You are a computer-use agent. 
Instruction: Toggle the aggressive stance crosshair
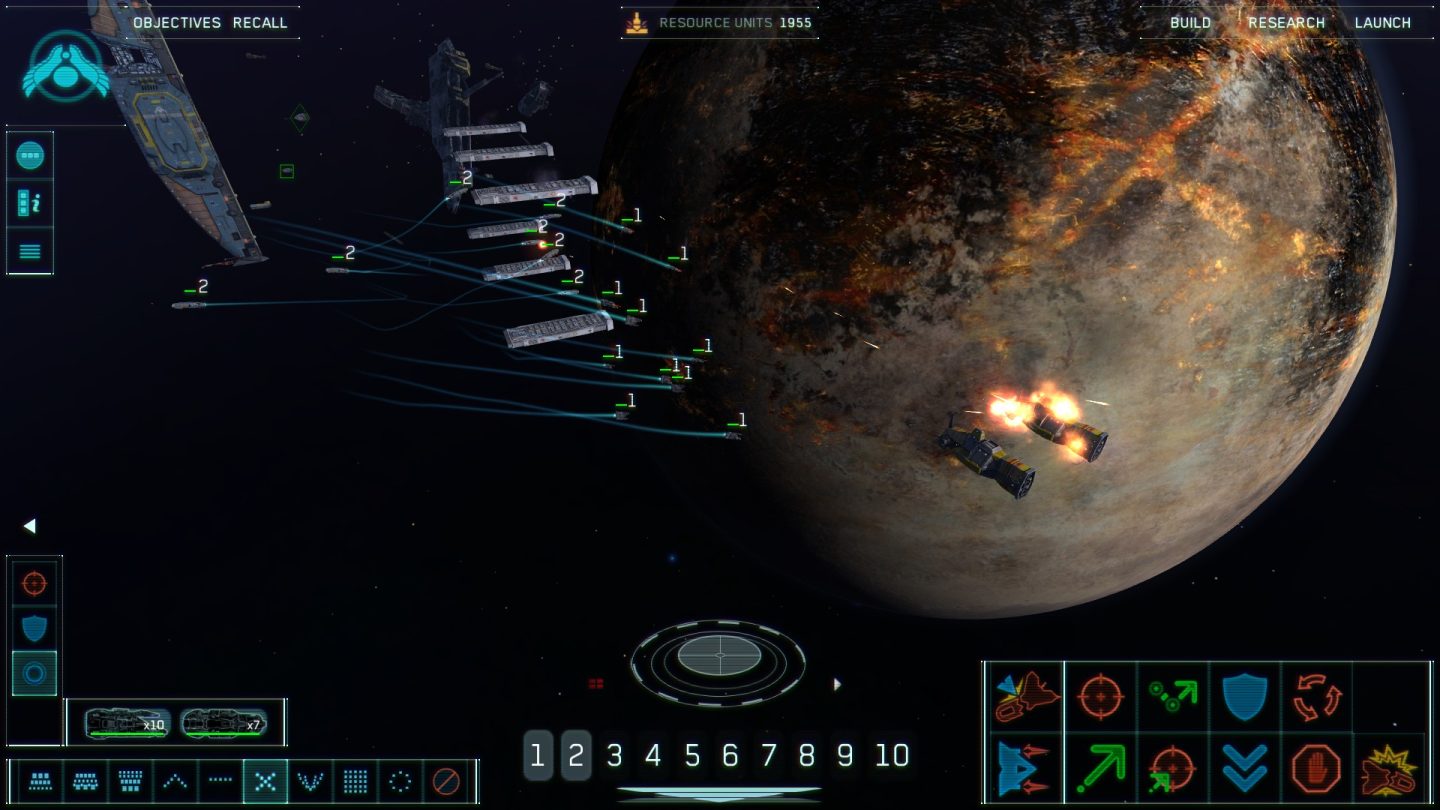[x=30, y=583]
